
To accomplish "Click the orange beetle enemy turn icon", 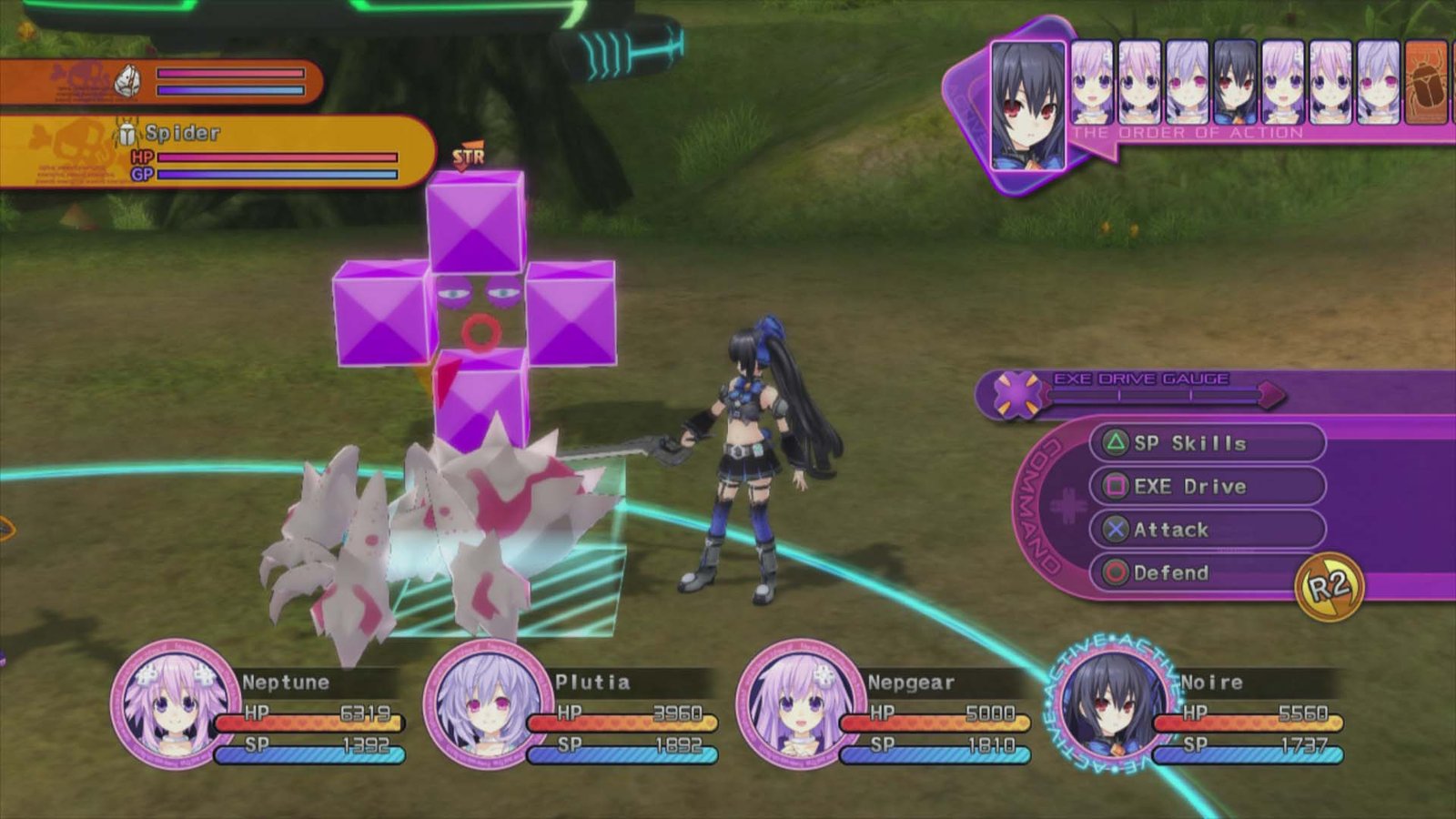I will pyautogui.click(x=1427, y=83).
